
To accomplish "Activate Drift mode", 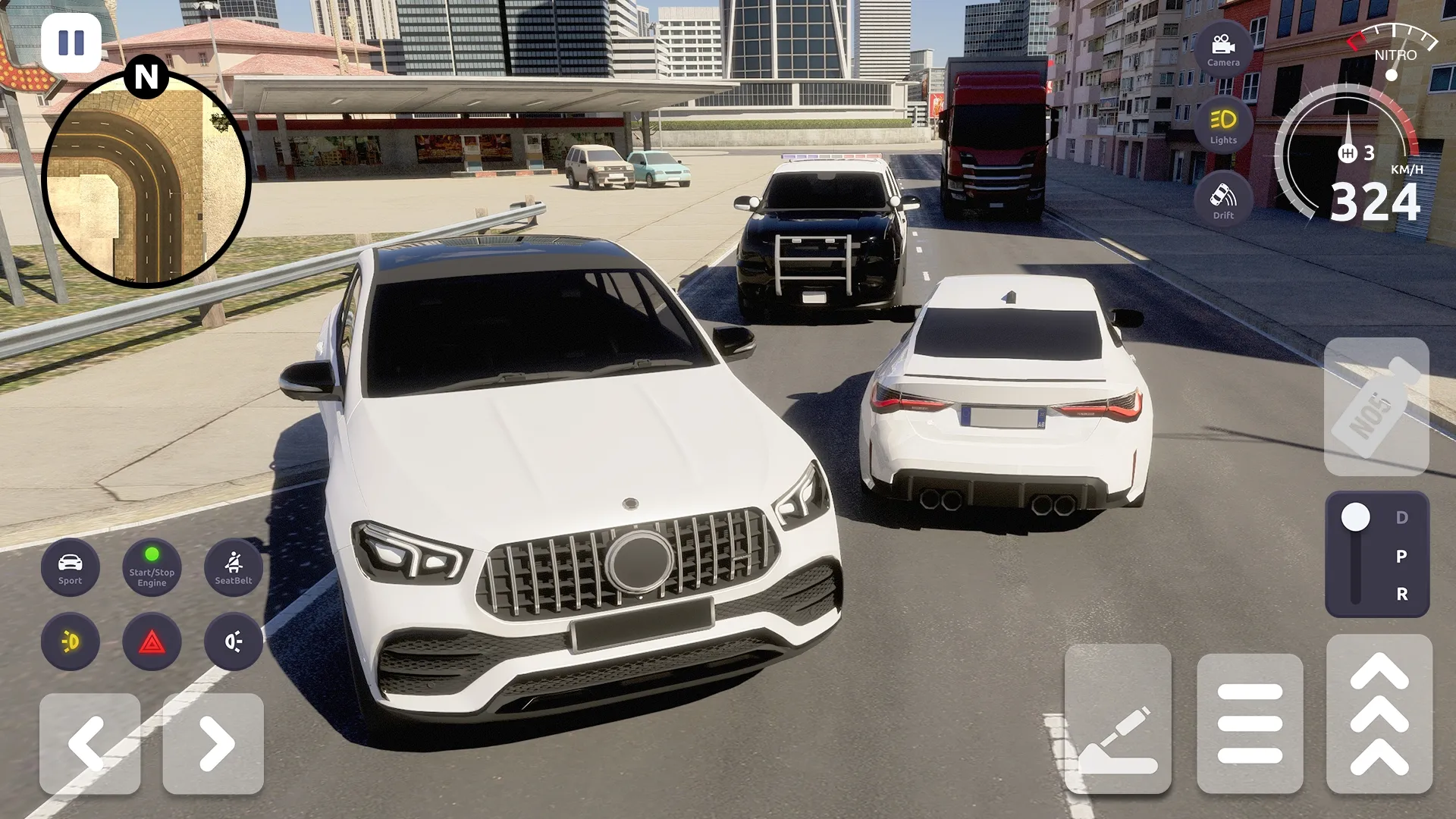I will point(1222,200).
